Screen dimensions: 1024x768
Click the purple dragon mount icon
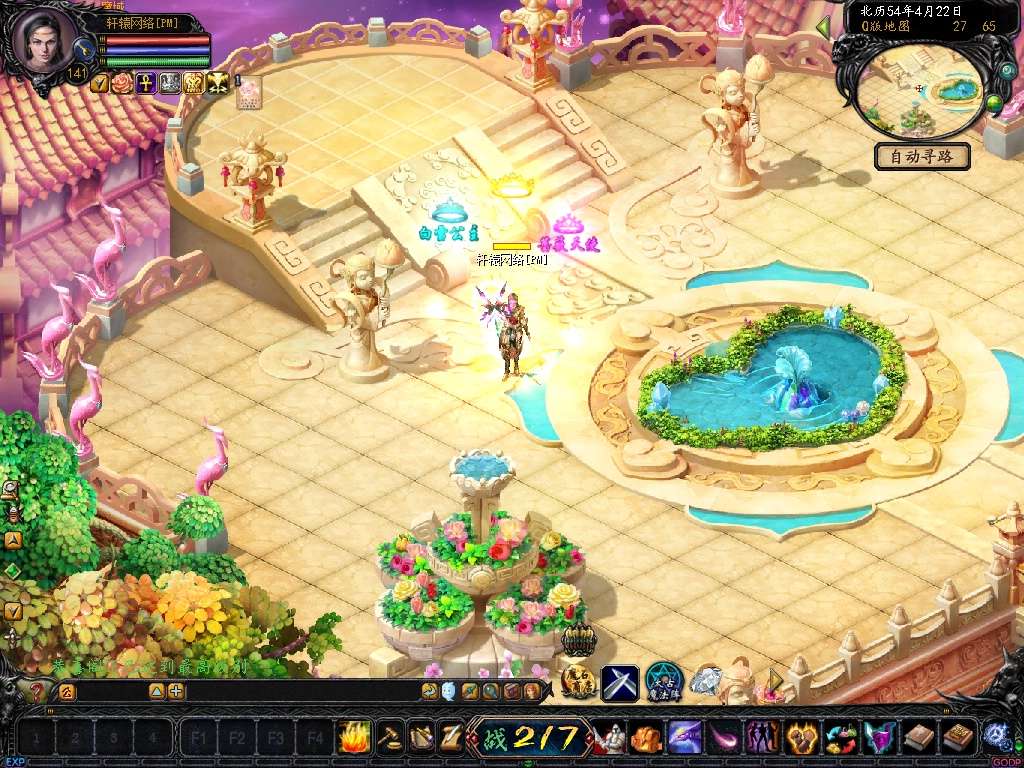click(x=685, y=739)
